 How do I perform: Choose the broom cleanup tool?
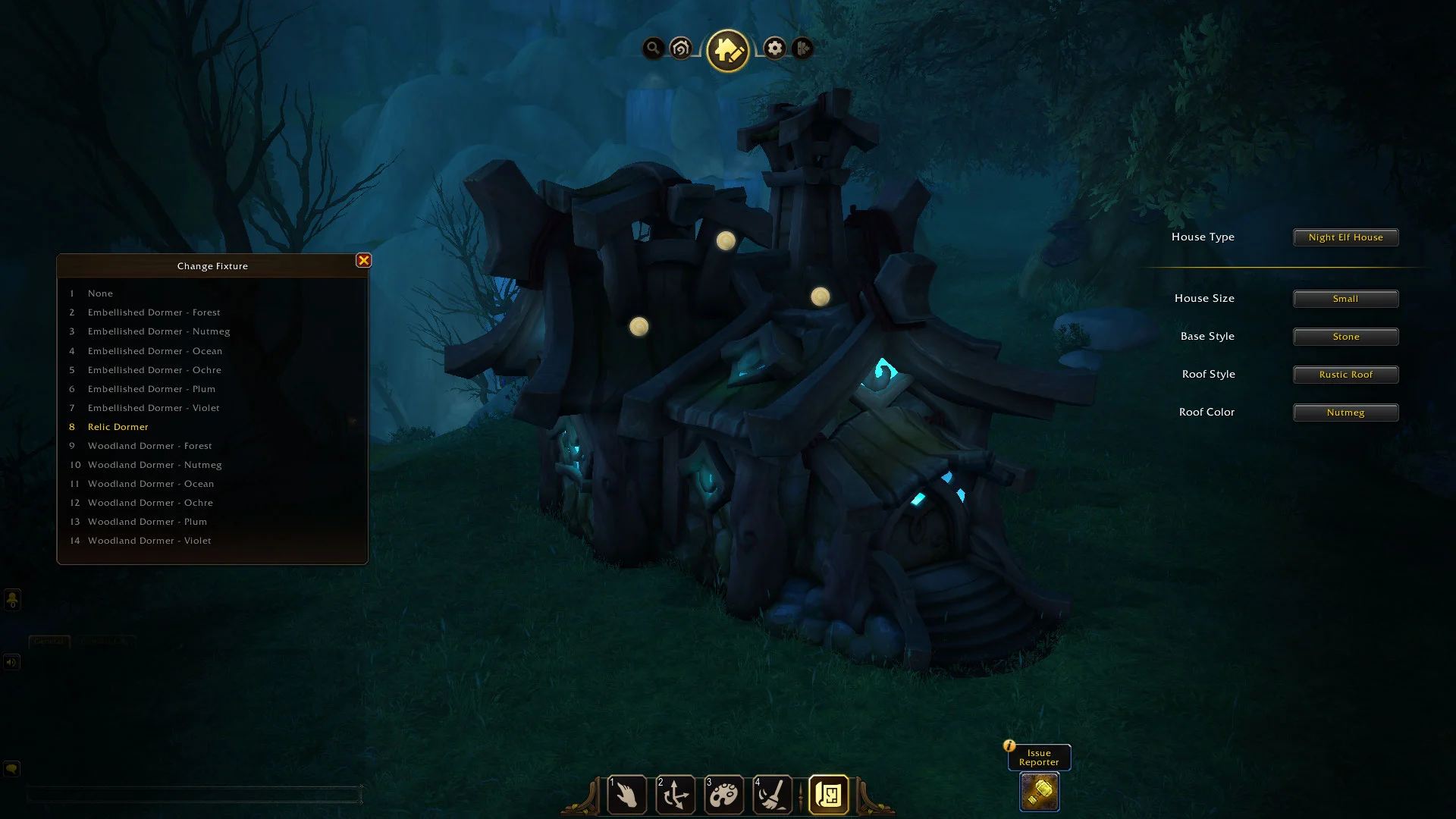tap(773, 795)
